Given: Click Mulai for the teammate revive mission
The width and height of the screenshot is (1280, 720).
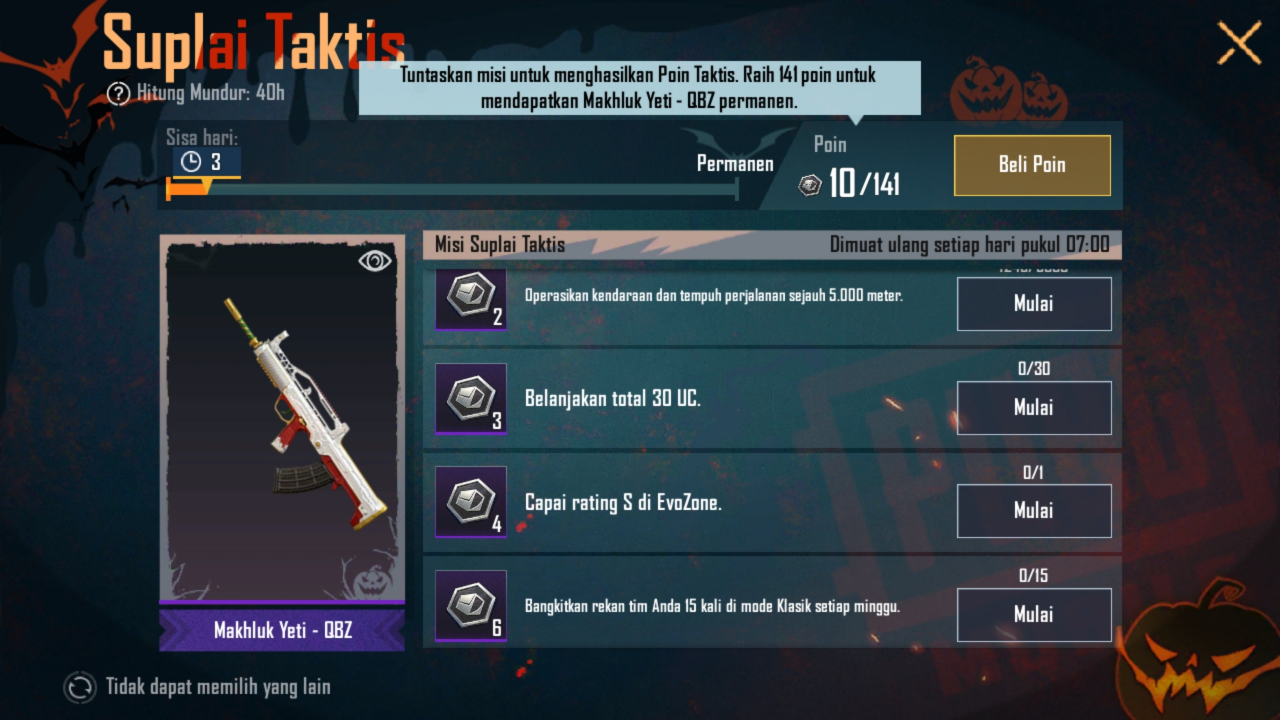Looking at the screenshot, I should (1034, 614).
